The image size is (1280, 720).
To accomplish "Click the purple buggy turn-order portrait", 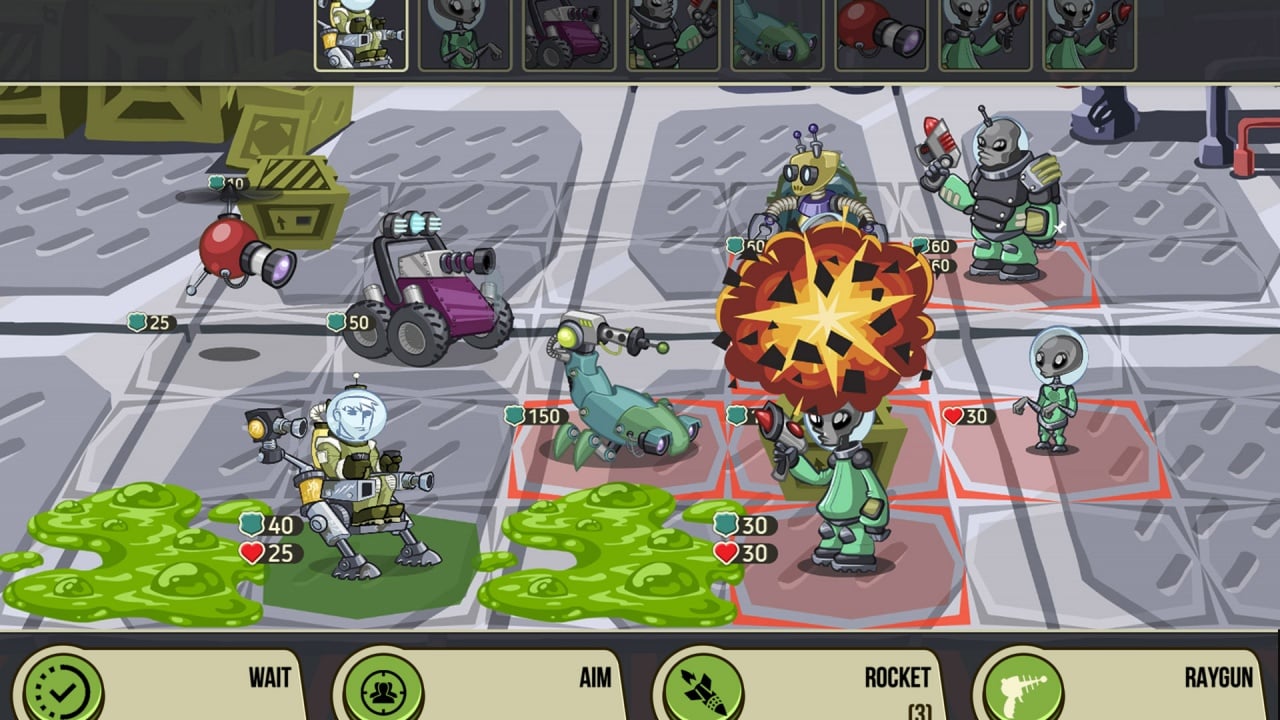I will 569,36.
